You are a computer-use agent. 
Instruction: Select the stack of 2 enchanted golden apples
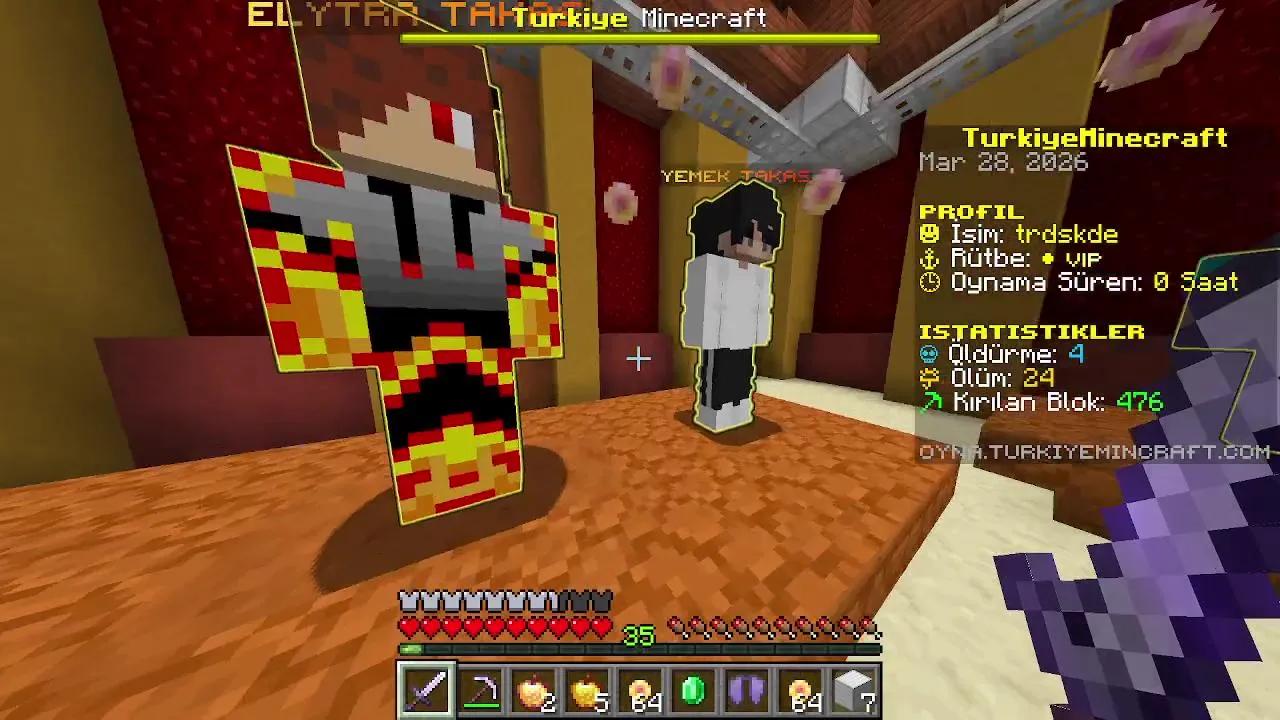[533, 690]
